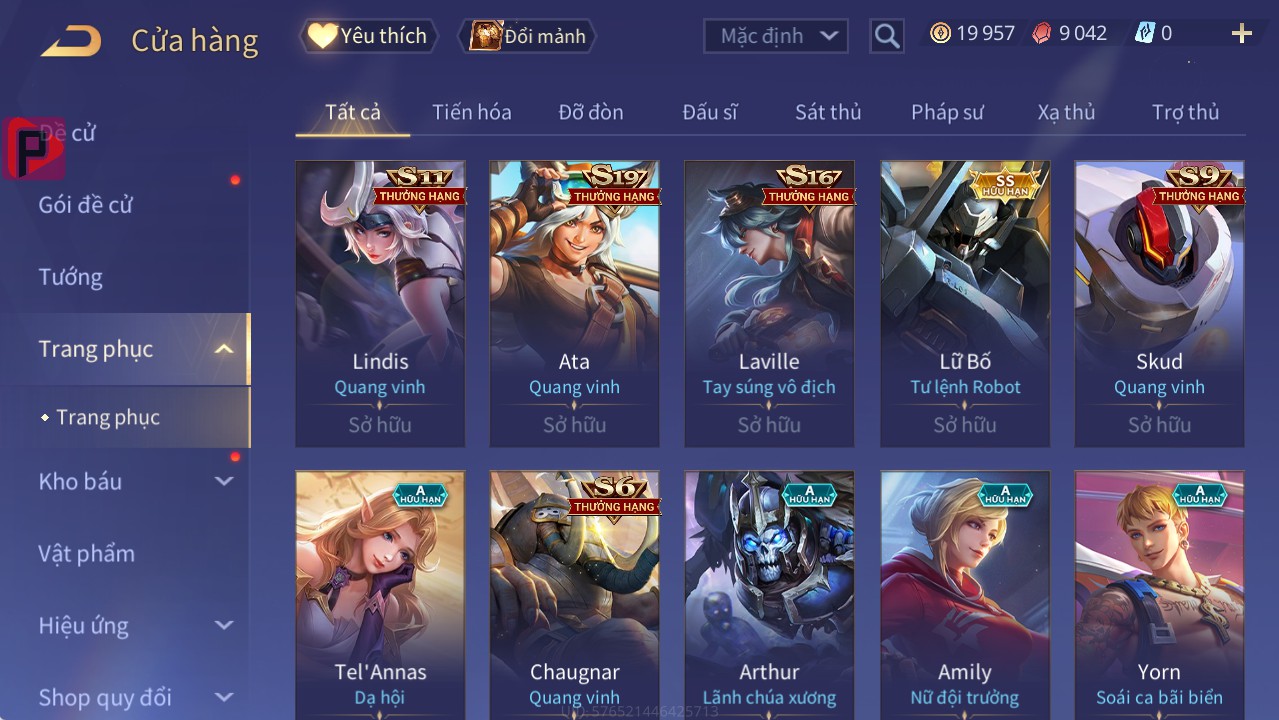1279x720 pixels.
Task: View the Xạ thủ skins tab
Action: click(x=1066, y=112)
